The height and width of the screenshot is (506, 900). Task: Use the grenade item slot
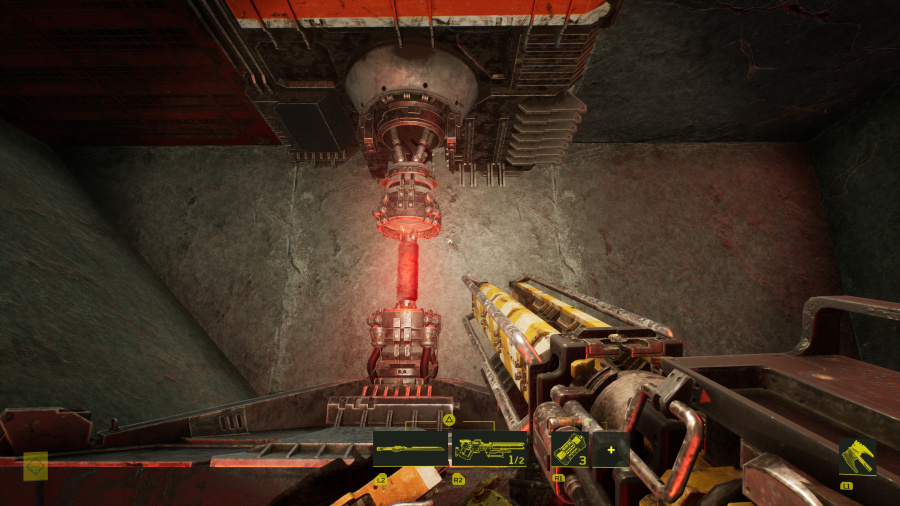click(x=570, y=449)
